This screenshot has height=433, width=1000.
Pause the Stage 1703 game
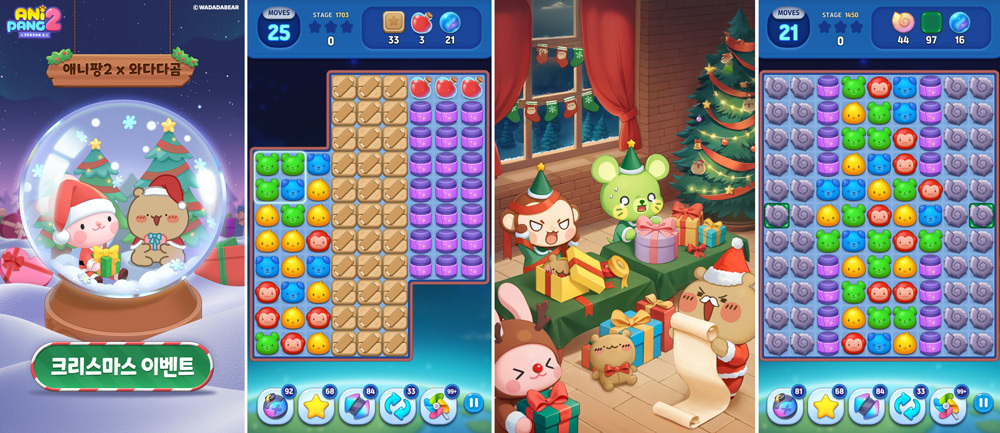point(474,403)
